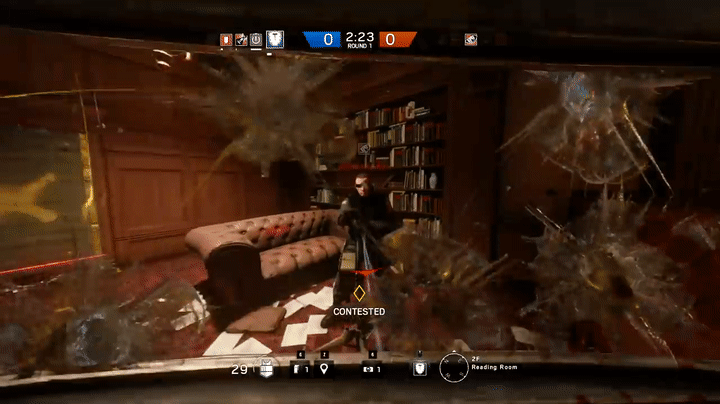Select the shield ability icon

[x=420, y=369]
